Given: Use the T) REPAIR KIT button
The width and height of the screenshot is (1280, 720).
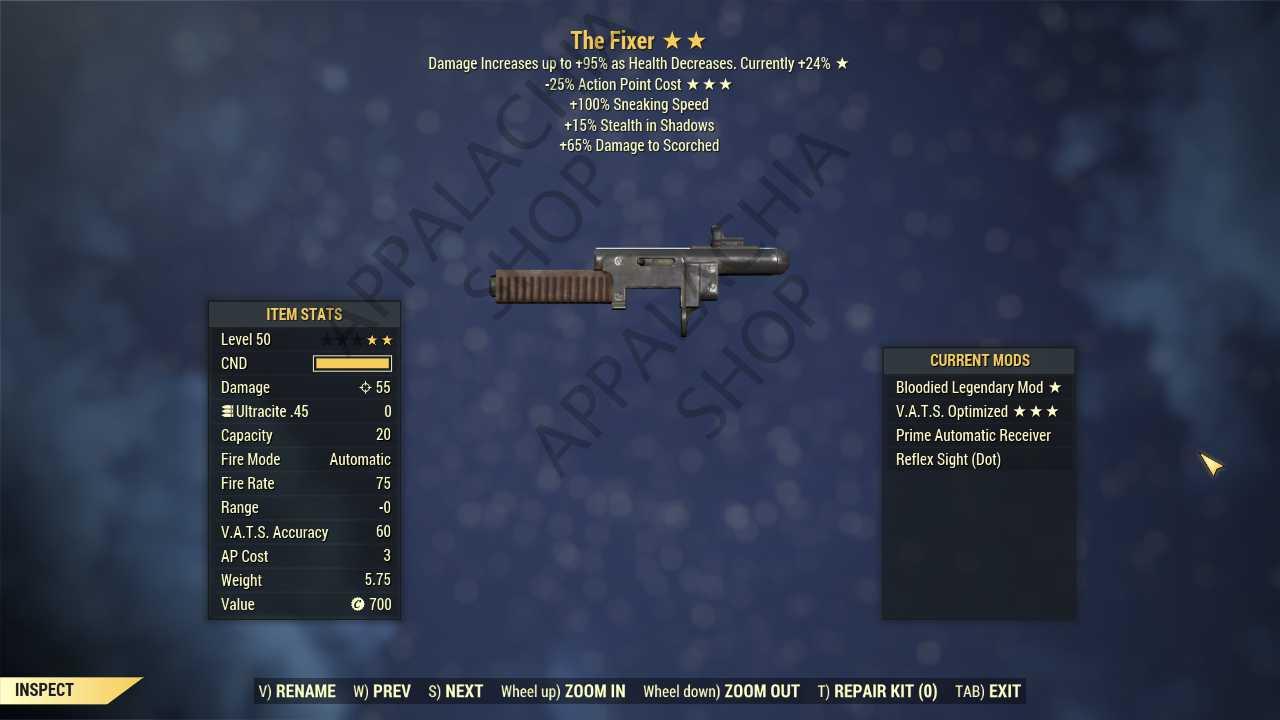Looking at the screenshot, I should (x=877, y=691).
